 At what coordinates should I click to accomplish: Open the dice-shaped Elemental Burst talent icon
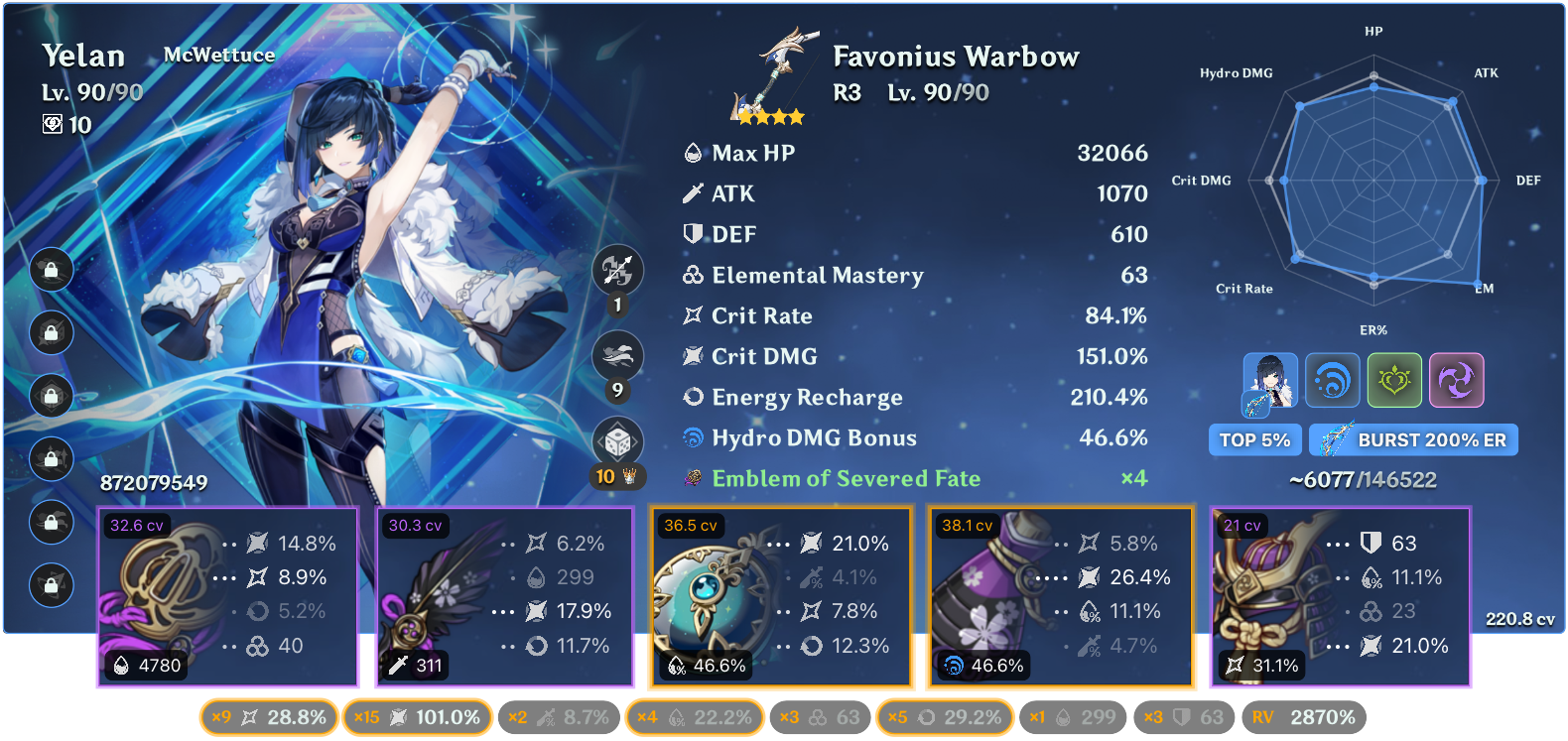coord(617,441)
